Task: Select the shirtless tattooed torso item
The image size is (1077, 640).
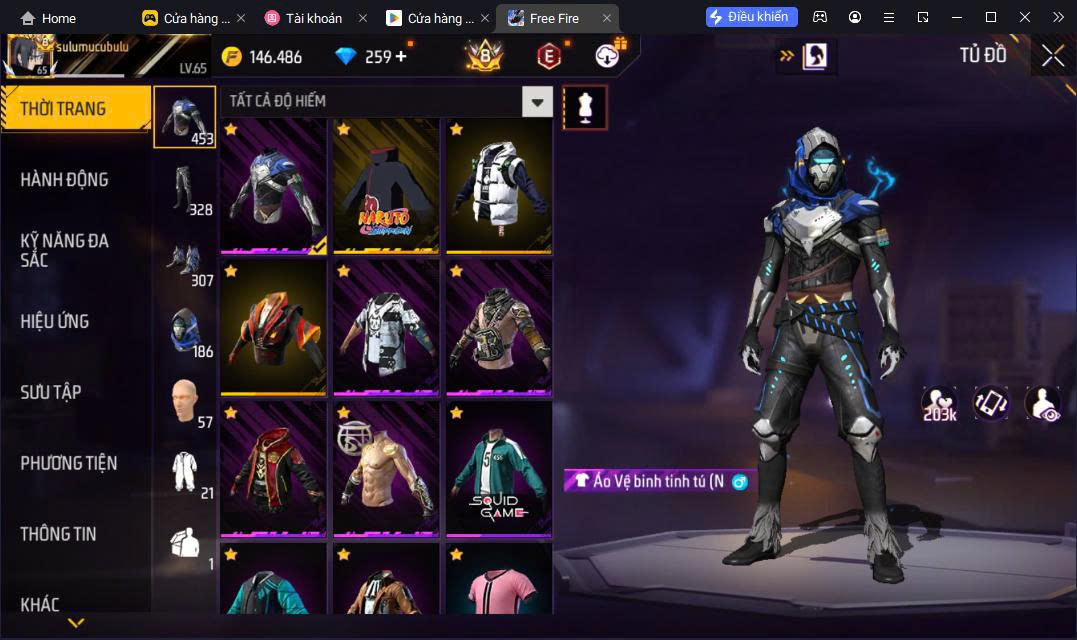Action: [386, 467]
